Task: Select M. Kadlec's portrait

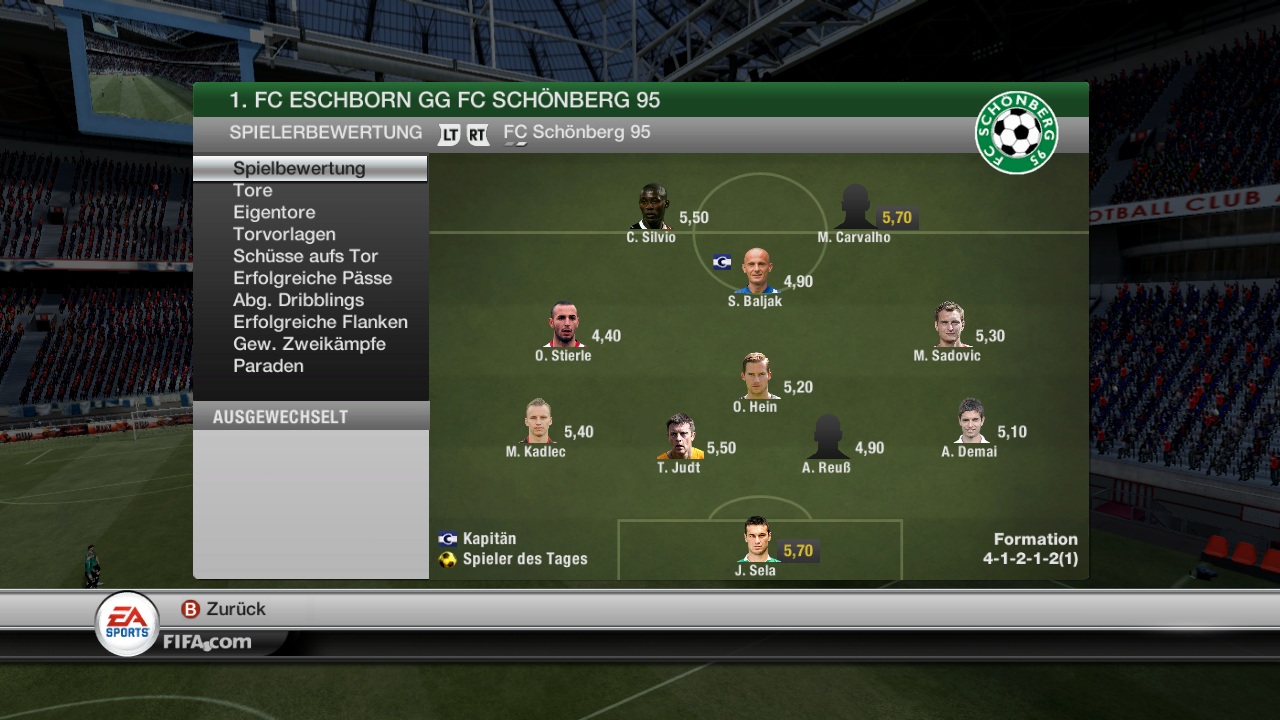Action: [x=537, y=422]
